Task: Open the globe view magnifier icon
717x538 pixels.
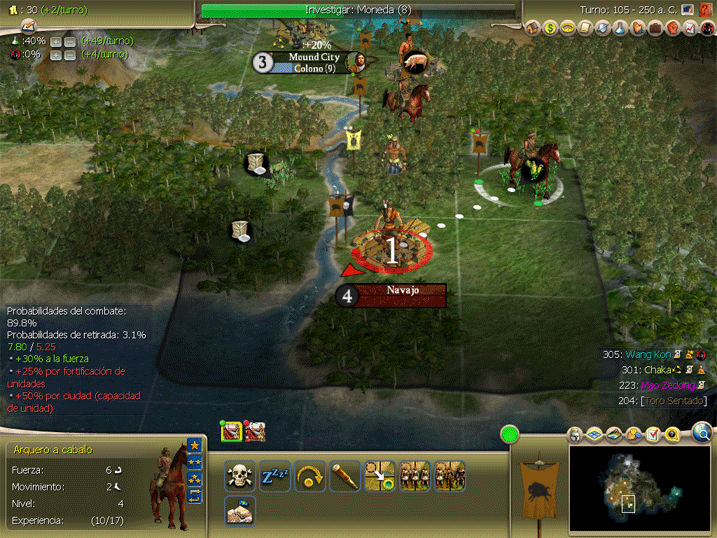Action: (x=702, y=433)
